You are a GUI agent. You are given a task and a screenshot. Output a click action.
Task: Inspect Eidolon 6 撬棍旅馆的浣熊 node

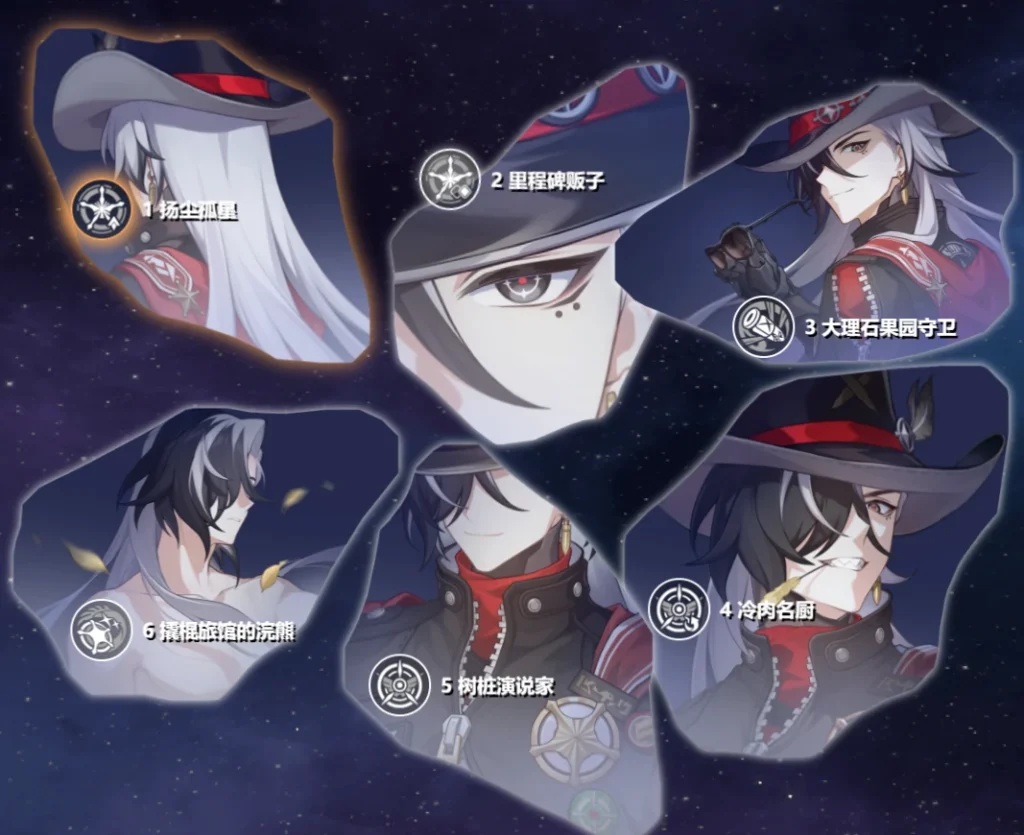coord(101,629)
